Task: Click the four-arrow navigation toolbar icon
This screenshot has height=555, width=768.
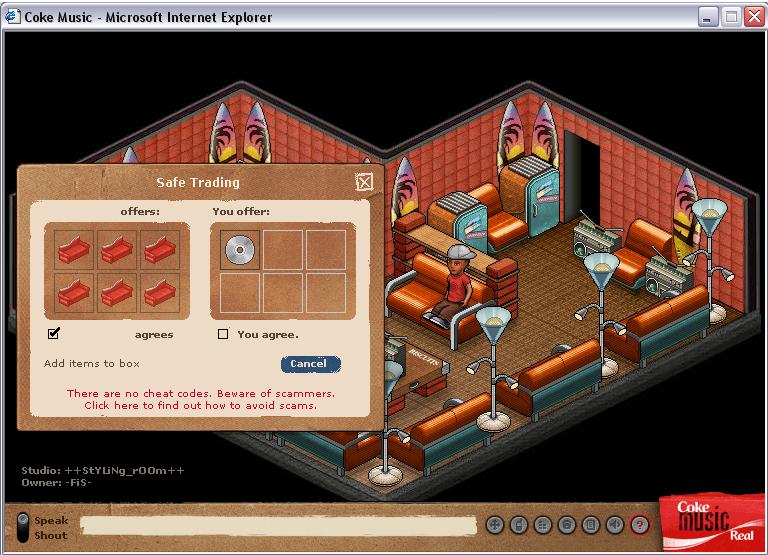Action: click(x=494, y=524)
